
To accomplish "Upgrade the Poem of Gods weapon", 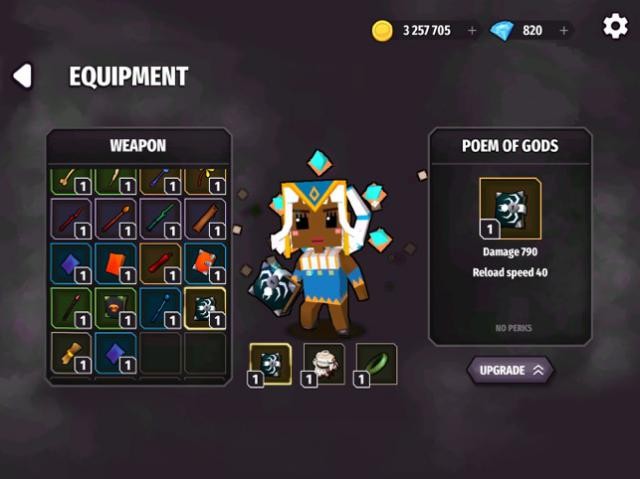I will 510,370.
